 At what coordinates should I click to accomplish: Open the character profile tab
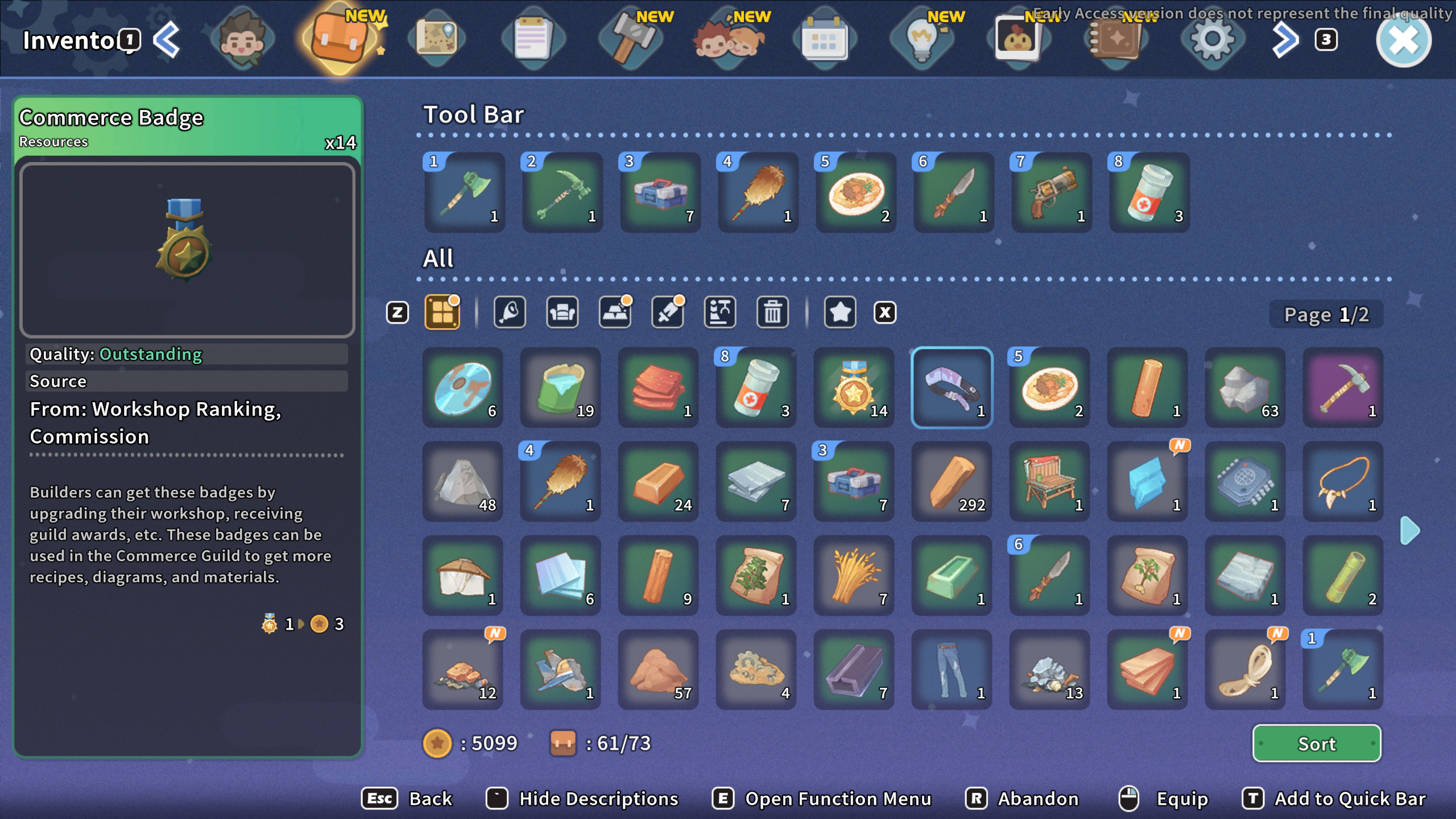click(x=243, y=40)
